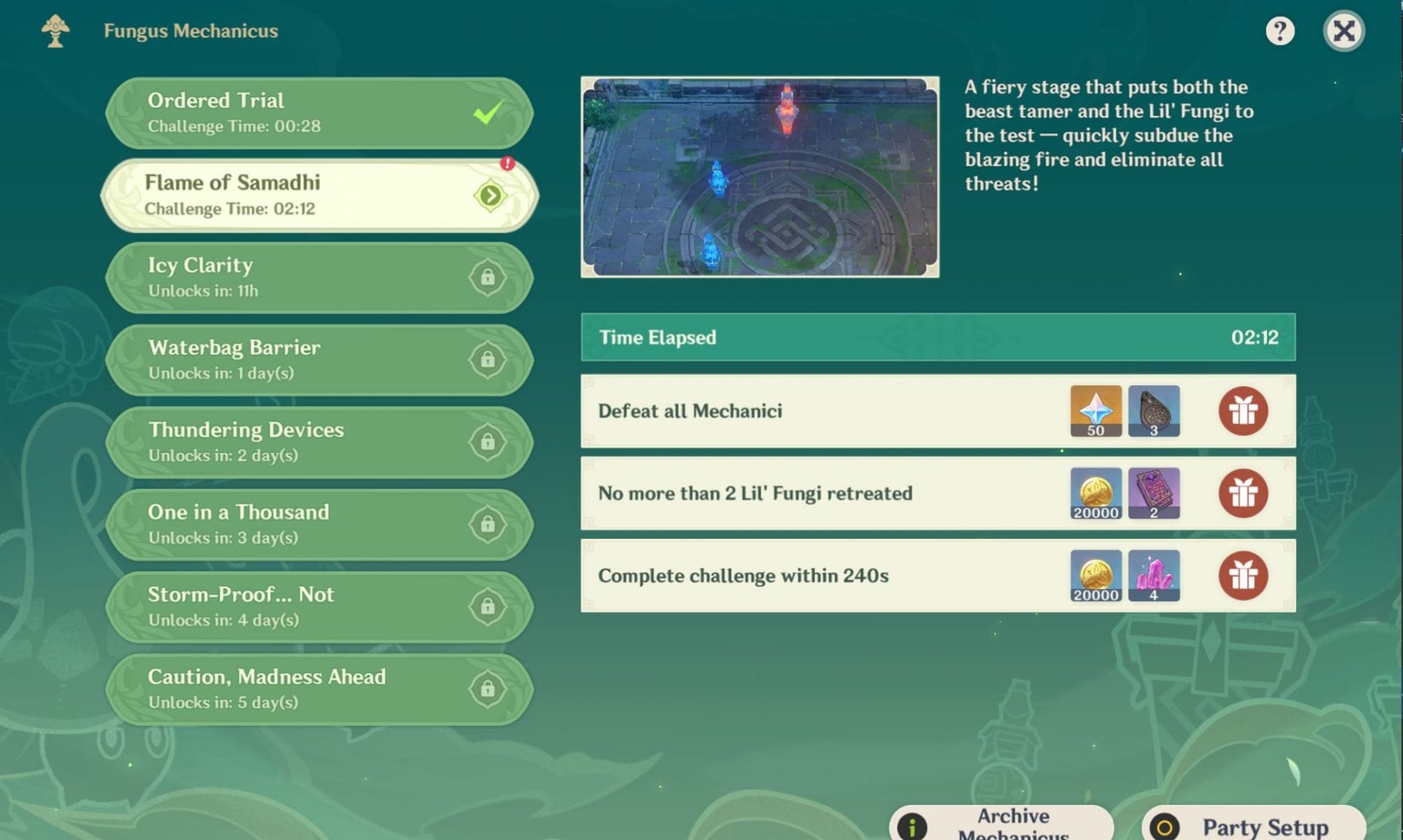Claim the Lil' Fungi retreated objective reward
Viewport: 1403px width, 840px height.
(1242, 494)
